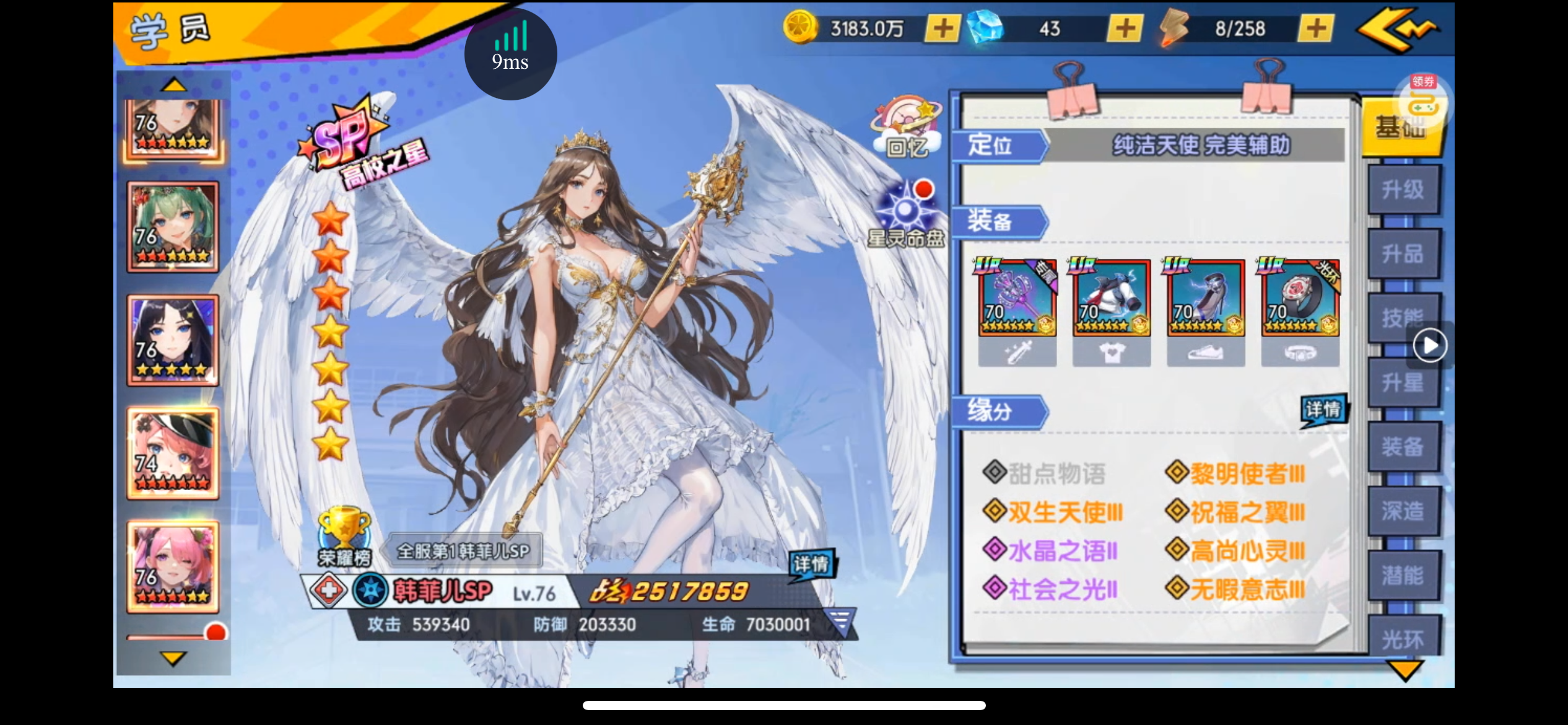Select the 装备 equipment side tab
The height and width of the screenshot is (725, 1568).
1403,447
